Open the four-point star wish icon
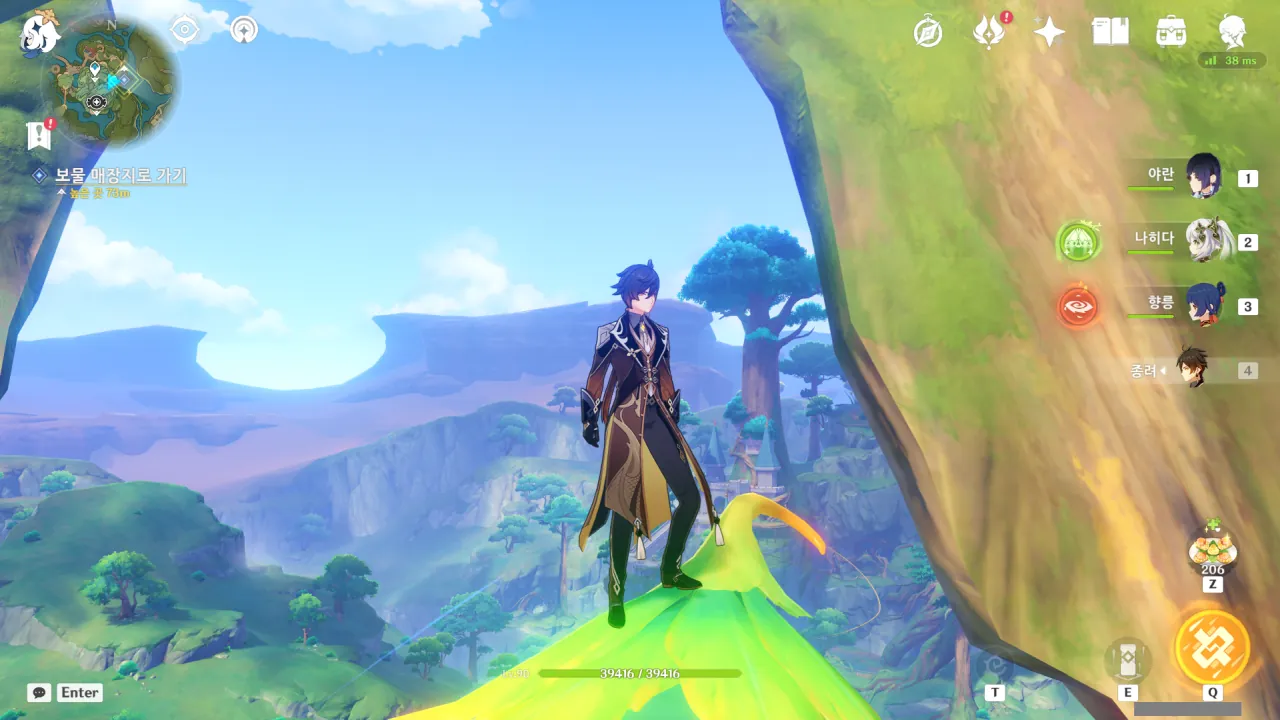The width and height of the screenshot is (1280, 720). 1049,33
